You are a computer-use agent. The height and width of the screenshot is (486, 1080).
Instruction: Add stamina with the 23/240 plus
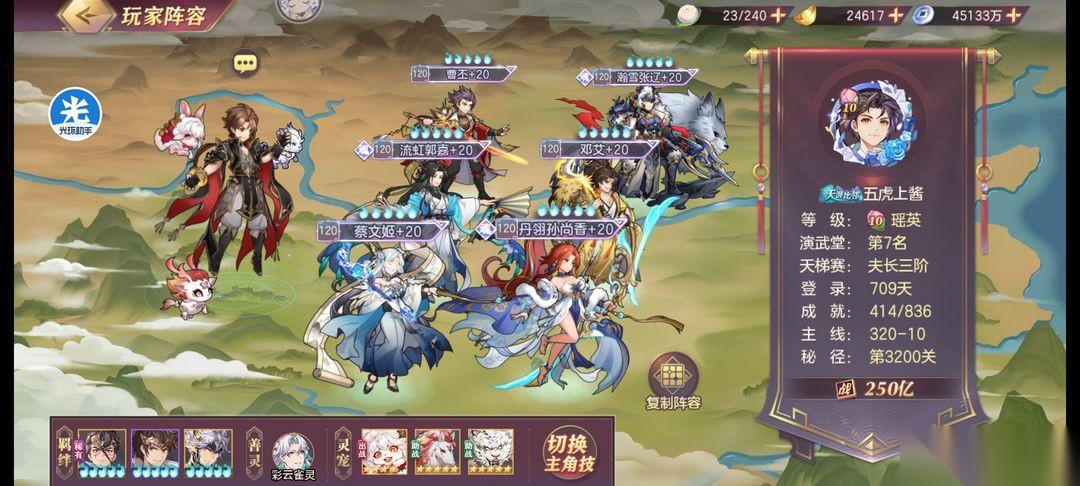pos(779,15)
